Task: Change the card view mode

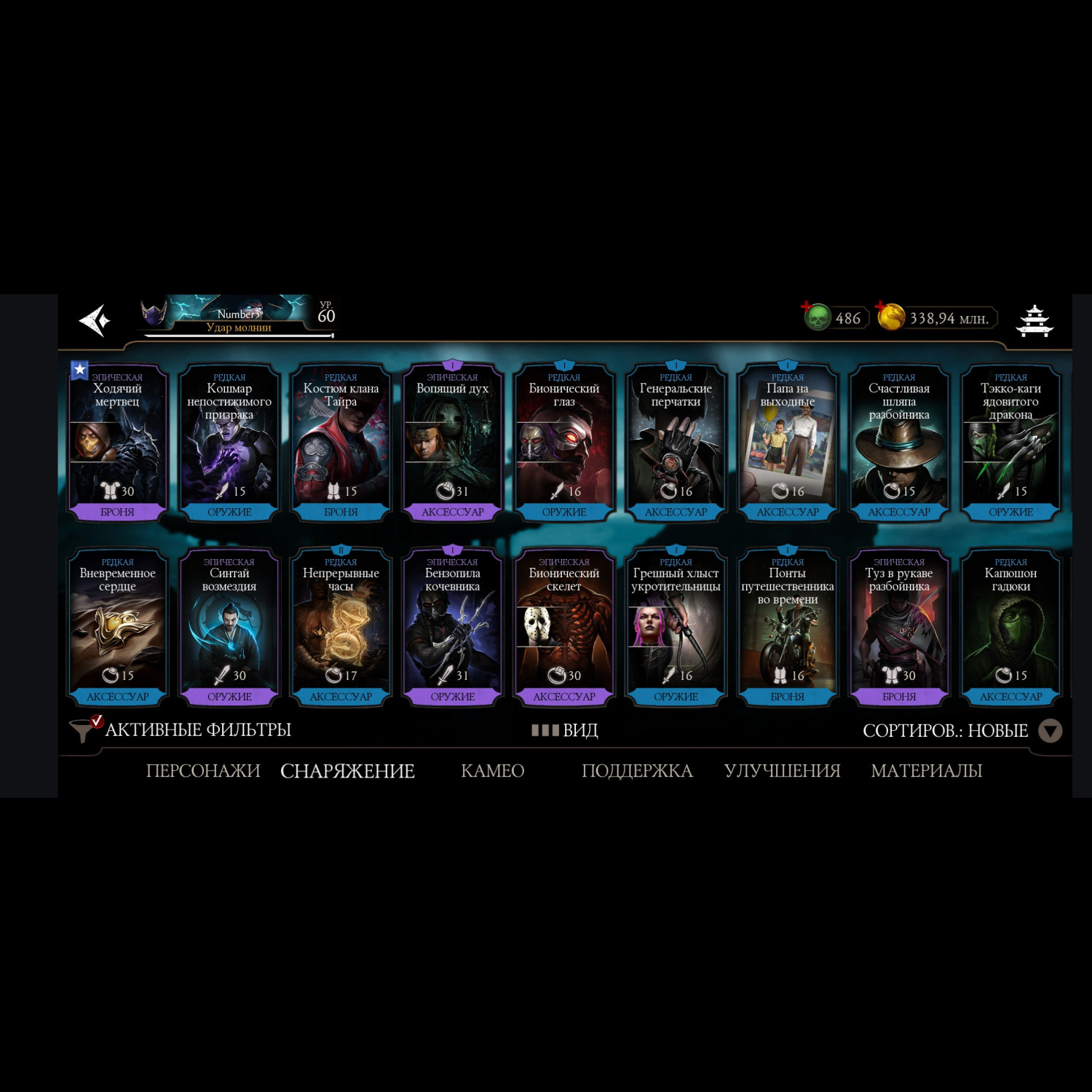Action: [x=565, y=730]
